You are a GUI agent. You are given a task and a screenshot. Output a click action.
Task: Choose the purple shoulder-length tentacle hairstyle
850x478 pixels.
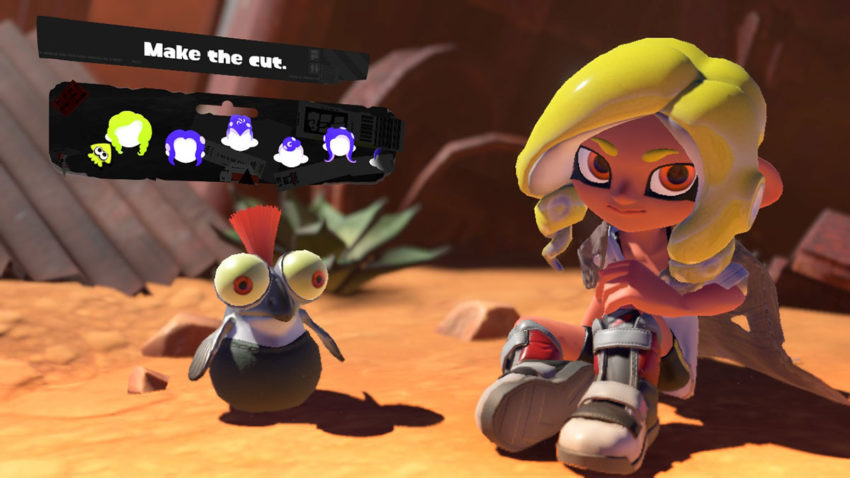[183, 147]
